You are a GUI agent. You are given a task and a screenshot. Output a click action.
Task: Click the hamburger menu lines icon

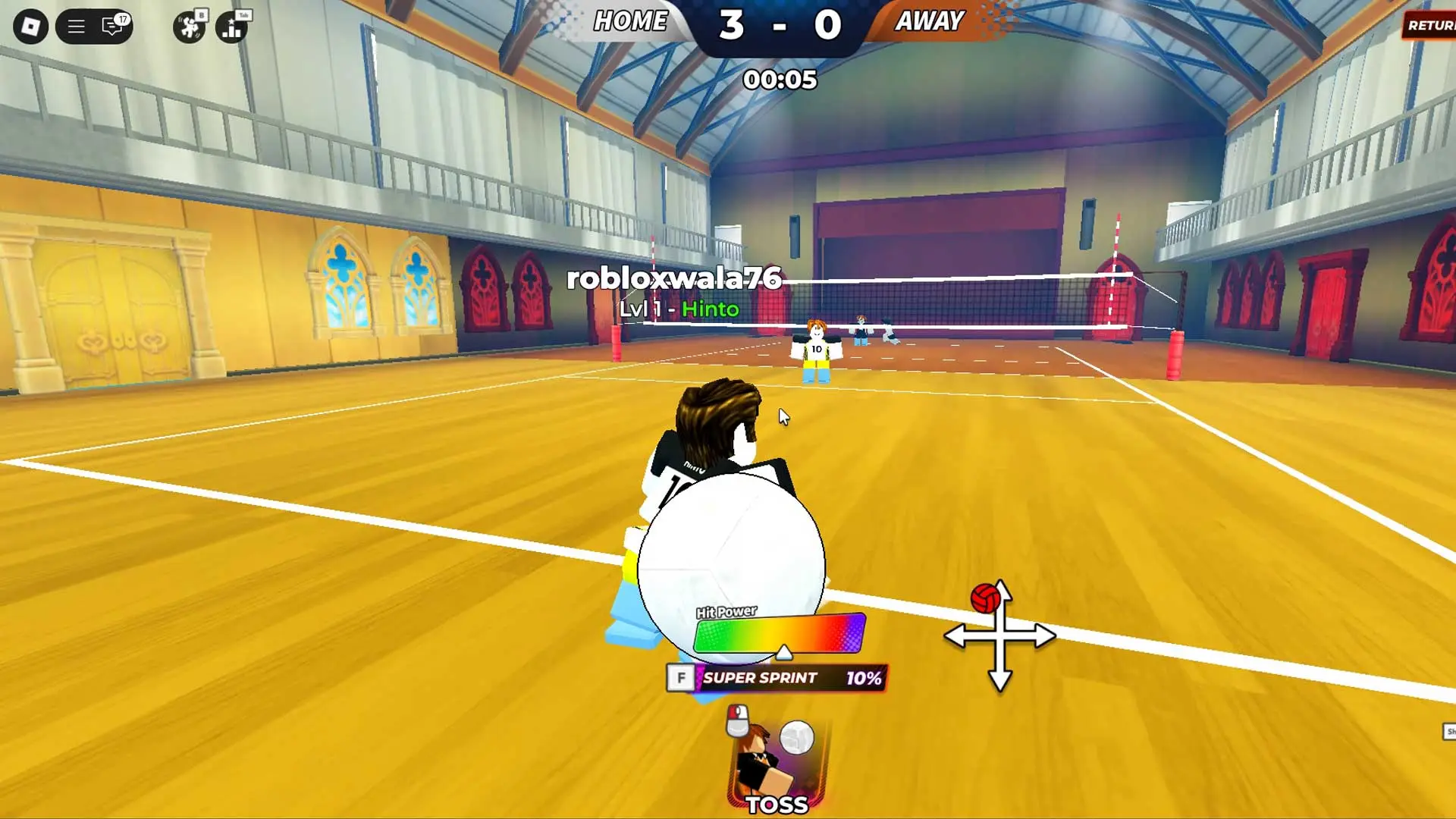pyautogui.click(x=74, y=25)
